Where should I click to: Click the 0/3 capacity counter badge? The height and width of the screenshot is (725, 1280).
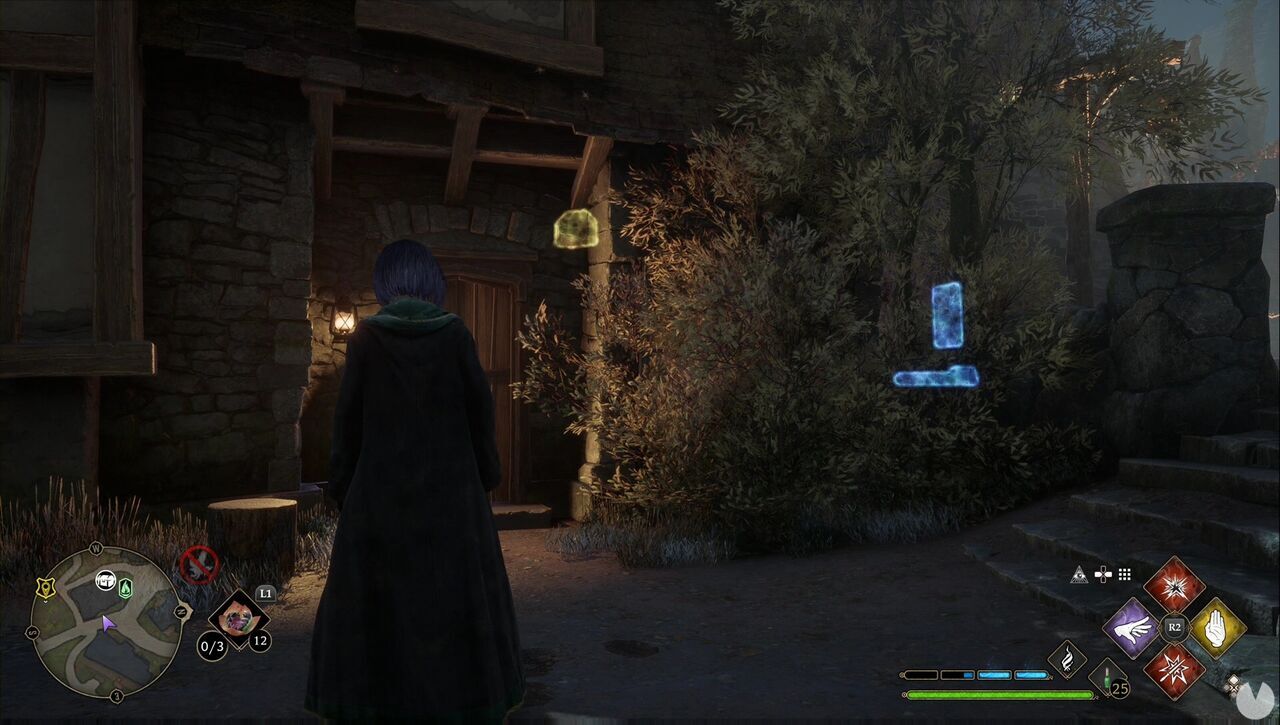[212, 645]
